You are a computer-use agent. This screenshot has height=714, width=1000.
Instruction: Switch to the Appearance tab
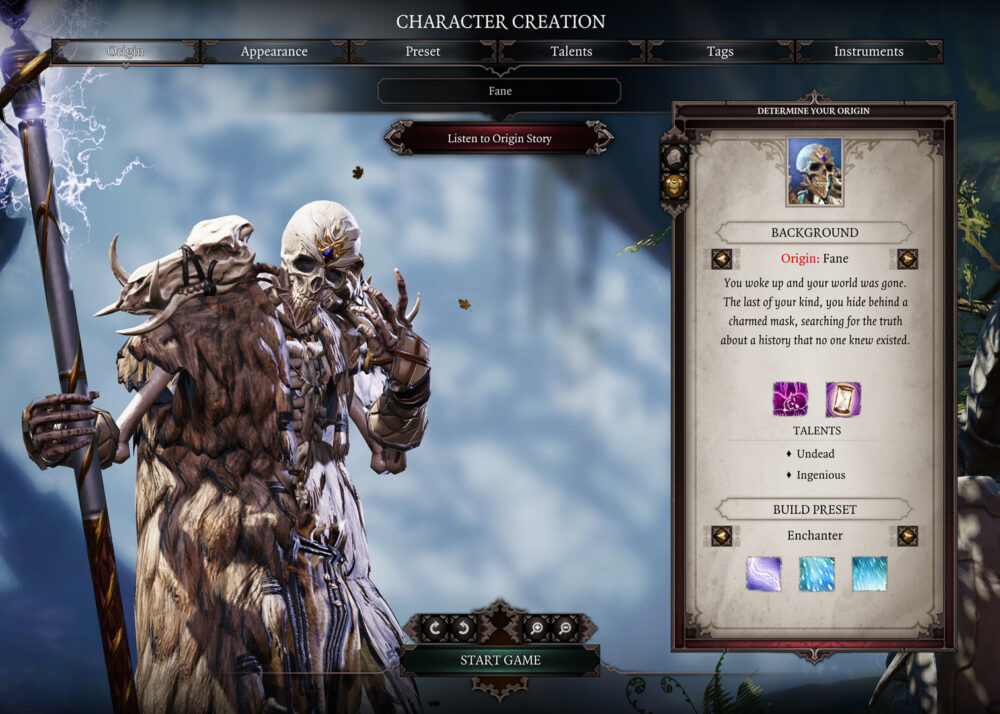[274, 51]
